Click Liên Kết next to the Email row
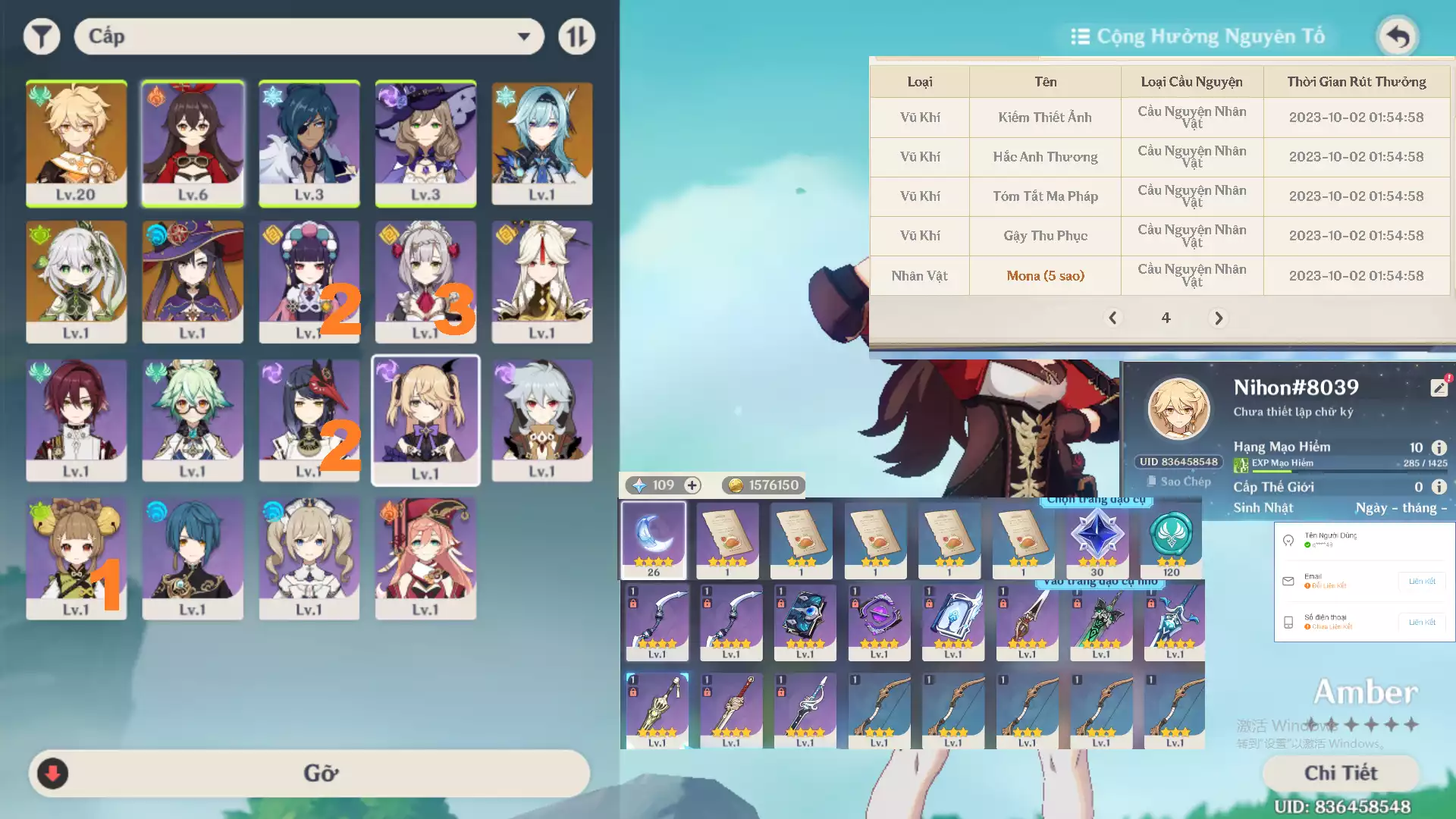This screenshot has height=819, width=1456. pos(1421,581)
